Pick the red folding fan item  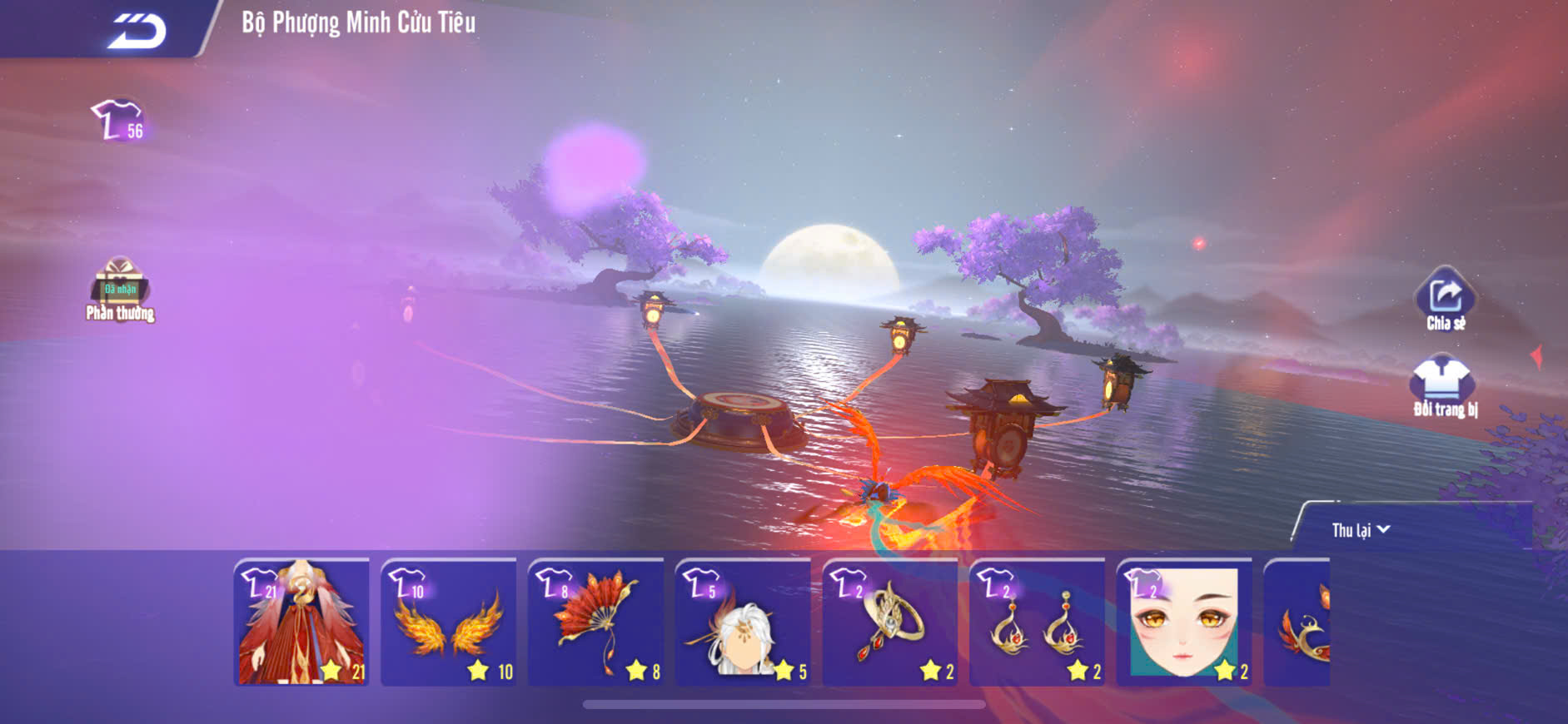tap(596, 622)
